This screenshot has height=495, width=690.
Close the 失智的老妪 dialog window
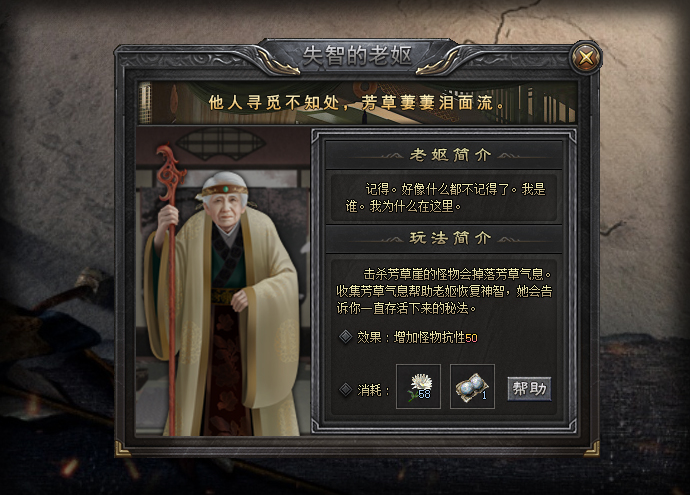pyautogui.click(x=585, y=56)
